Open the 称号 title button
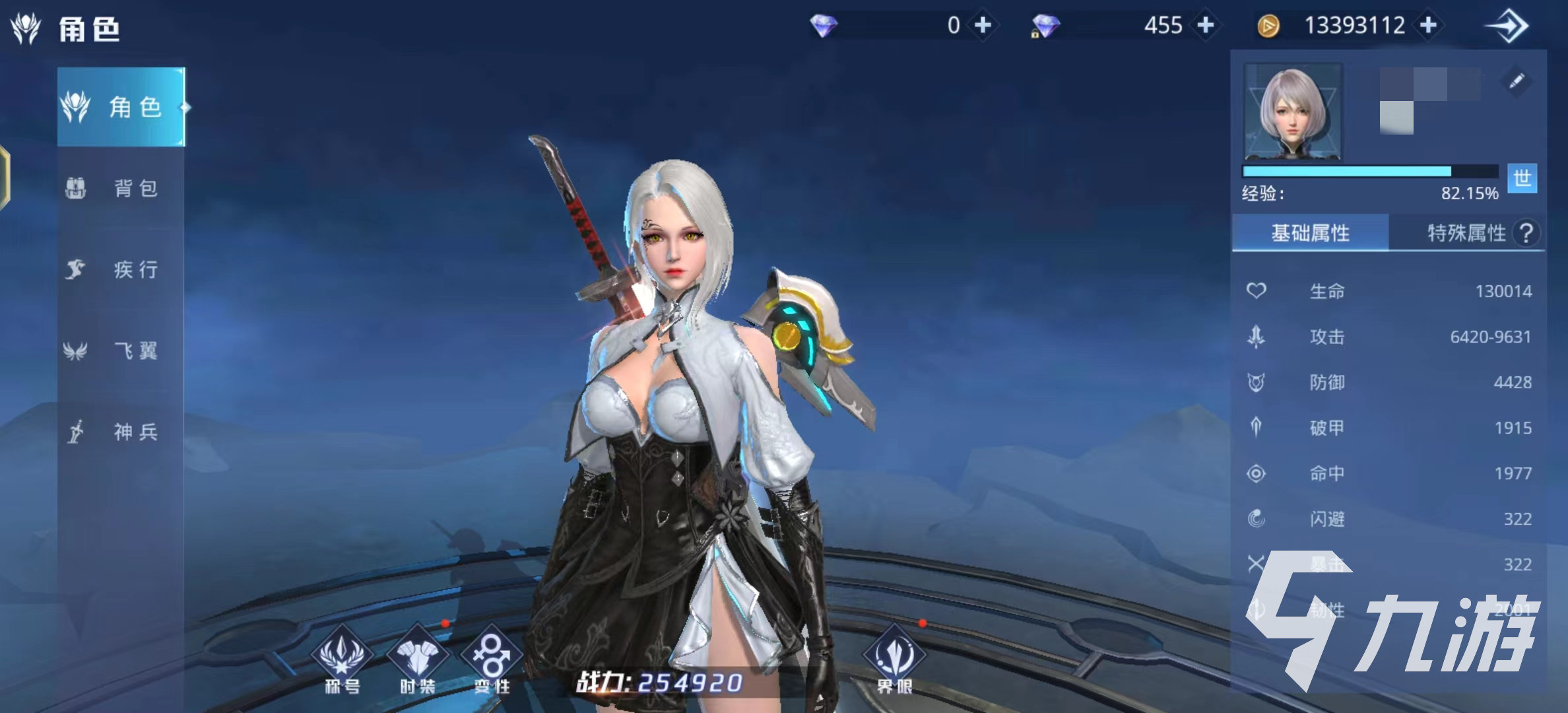The width and height of the screenshot is (1568, 713). pos(342,660)
